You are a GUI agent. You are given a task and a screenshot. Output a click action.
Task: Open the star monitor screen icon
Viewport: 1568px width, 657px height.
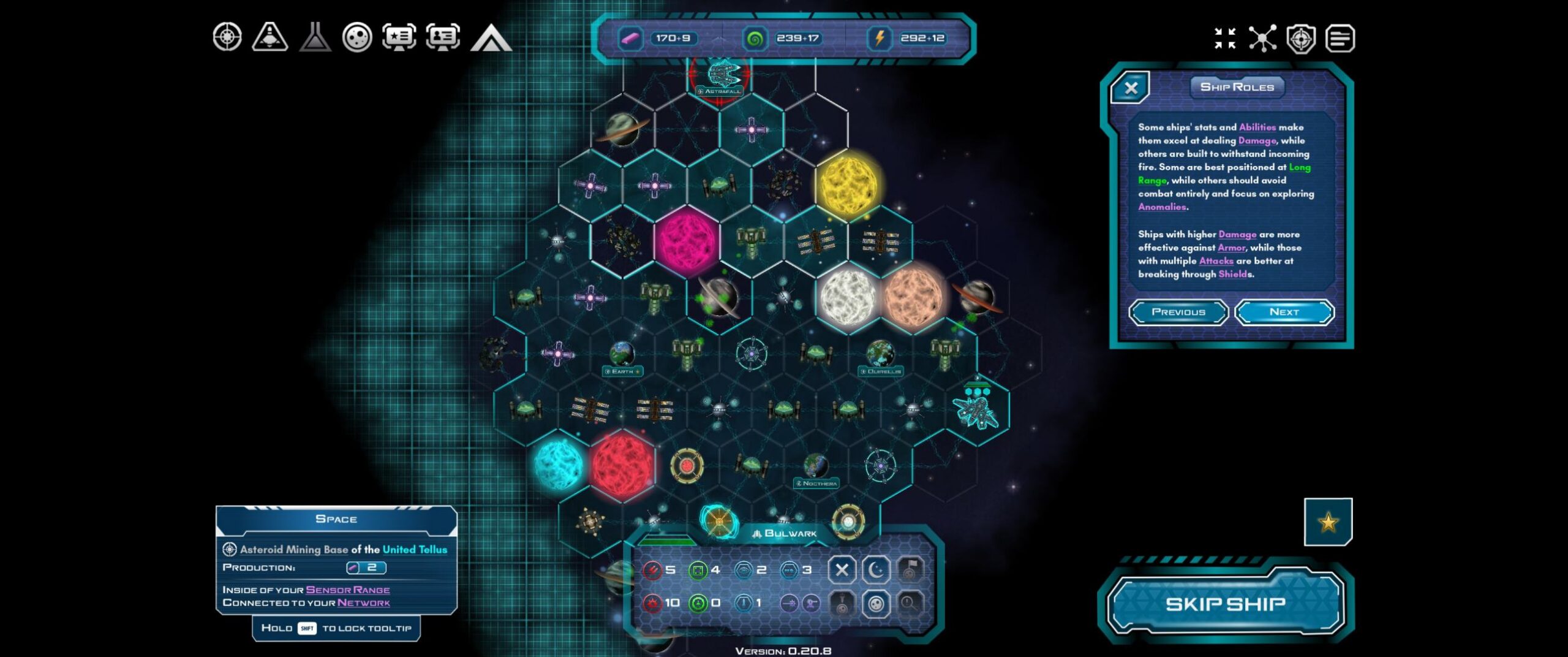point(399,37)
